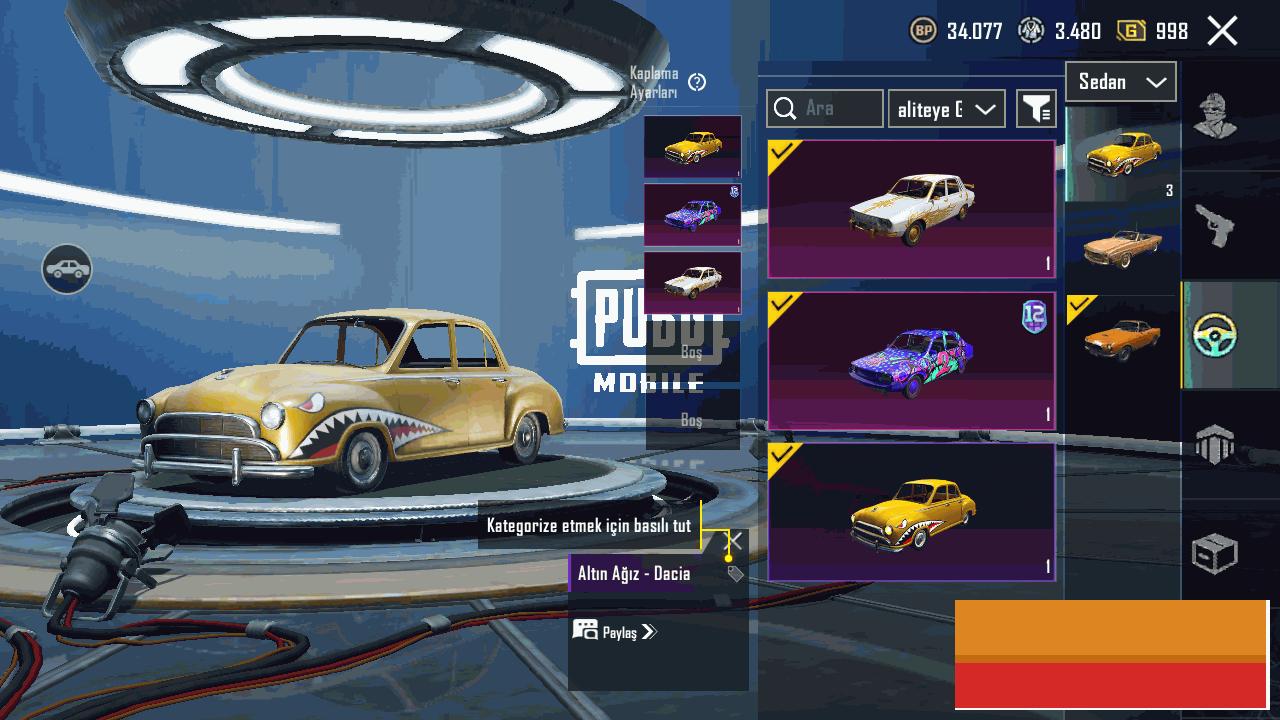Click the Ara search field

pyautogui.click(x=825, y=108)
